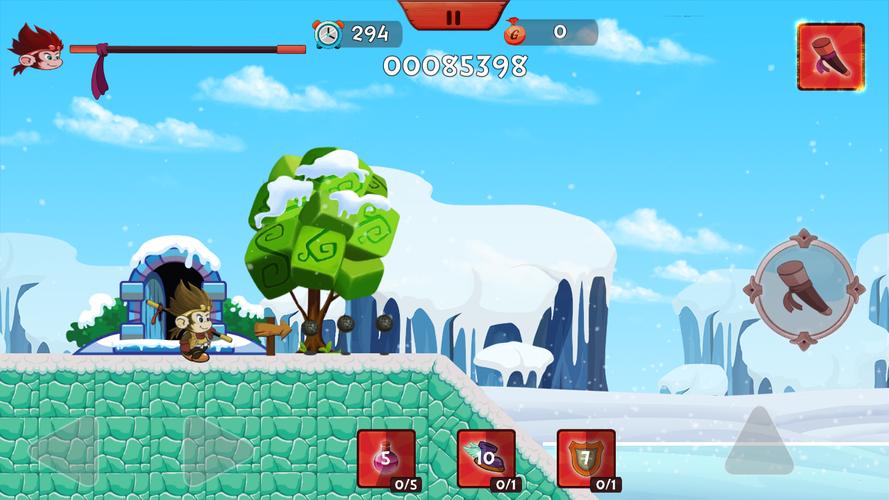Activate the winged boot power-up slot
Viewport: 889px width, 500px height.
[x=486, y=459]
